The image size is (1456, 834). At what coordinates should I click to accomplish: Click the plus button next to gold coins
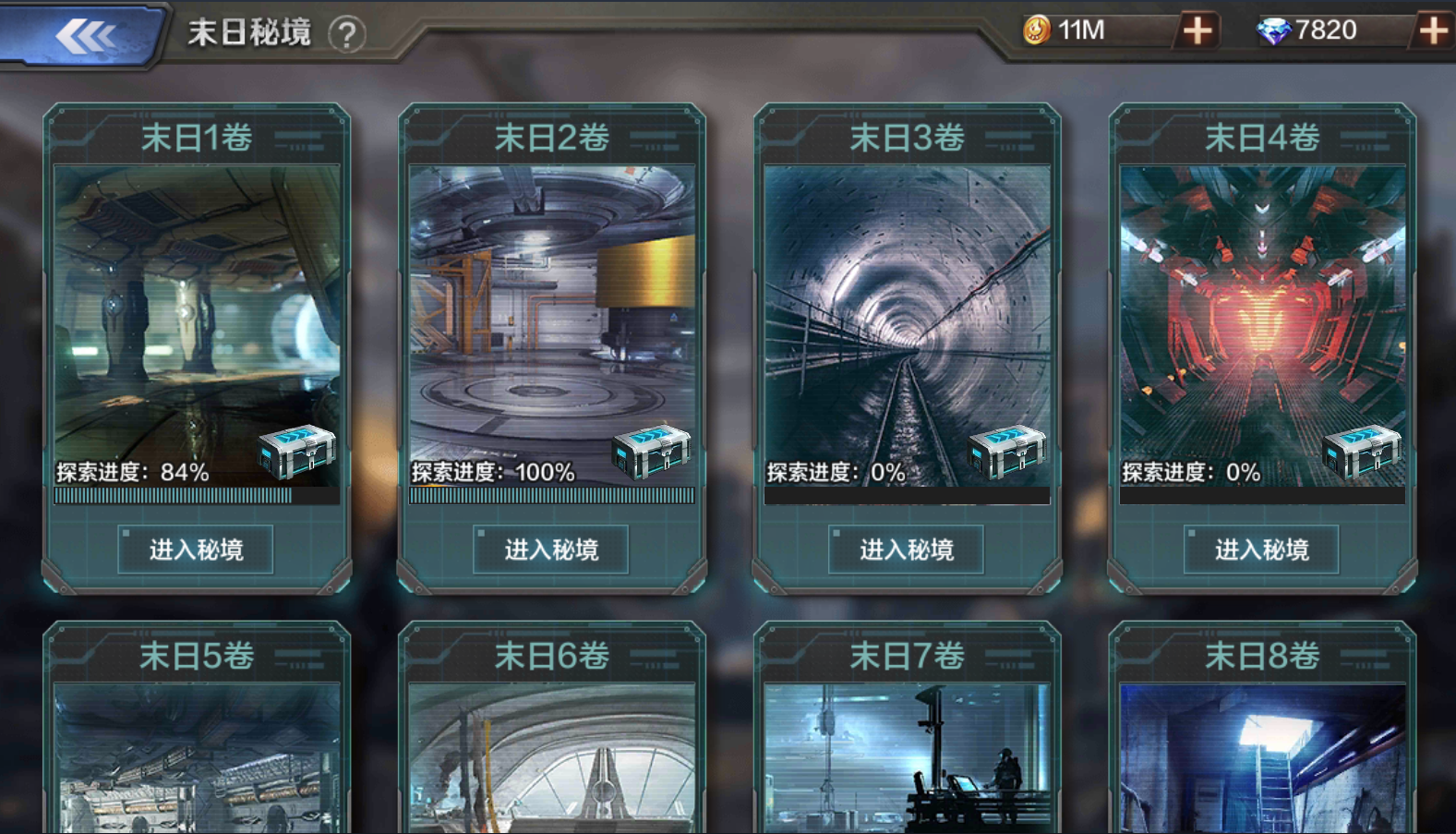coord(1196,30)
